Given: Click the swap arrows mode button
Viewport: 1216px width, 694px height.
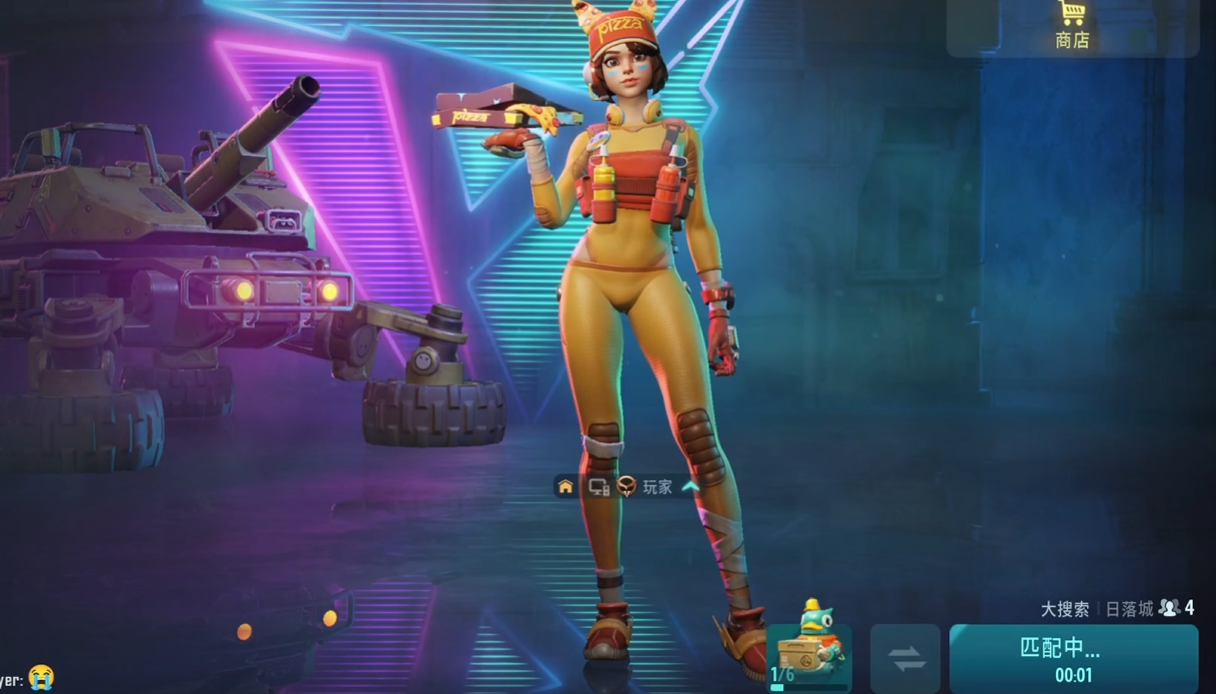Looking at the screenshot, I should (905, 659).
